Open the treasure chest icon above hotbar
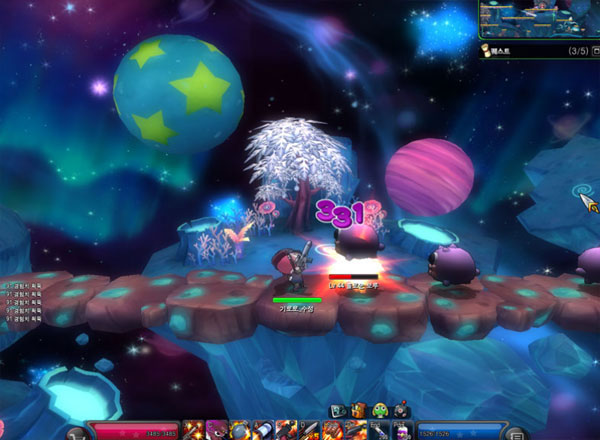Screen dimensions: 600x440 (359, 410)
